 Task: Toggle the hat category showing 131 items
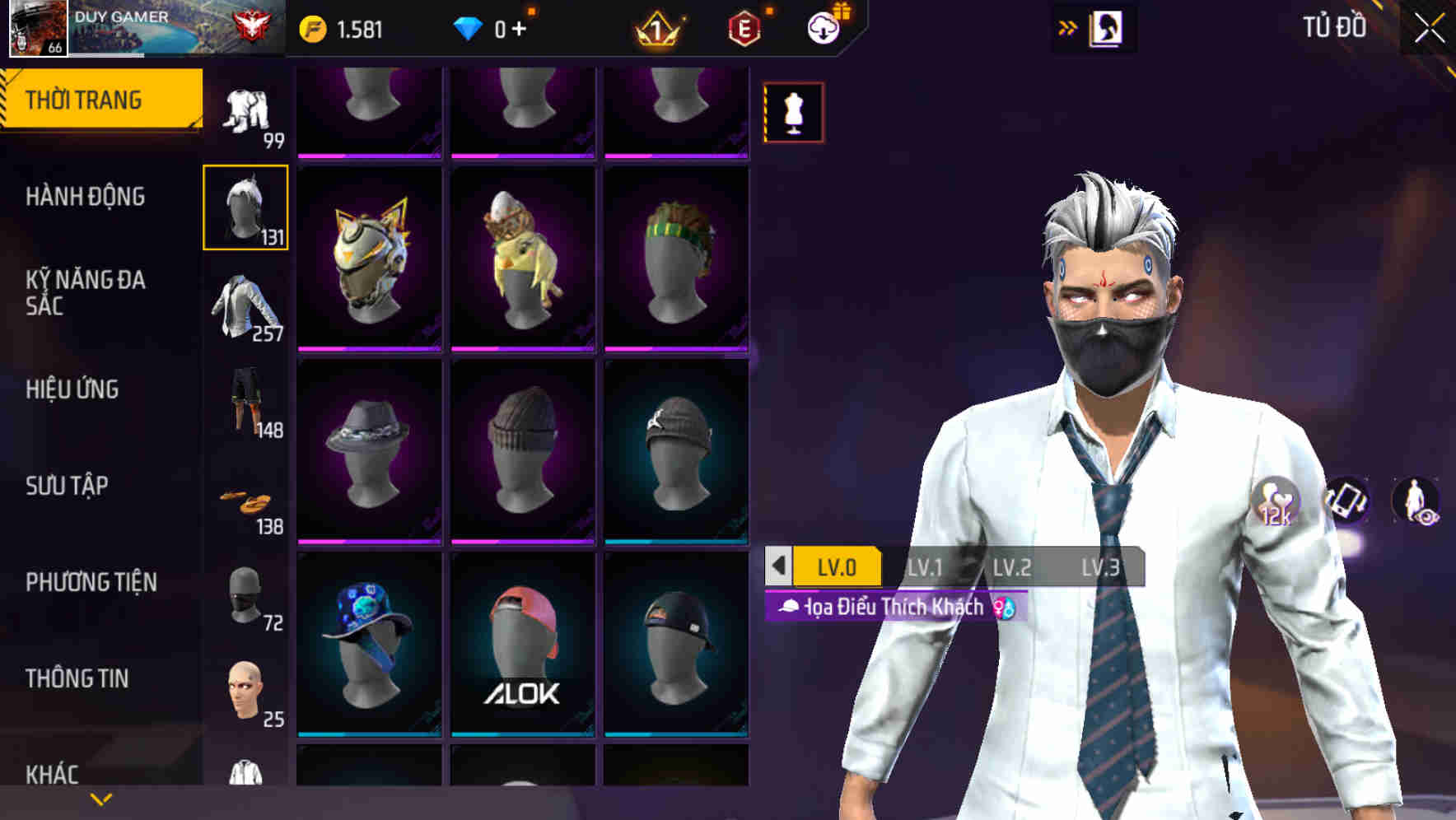245,206
